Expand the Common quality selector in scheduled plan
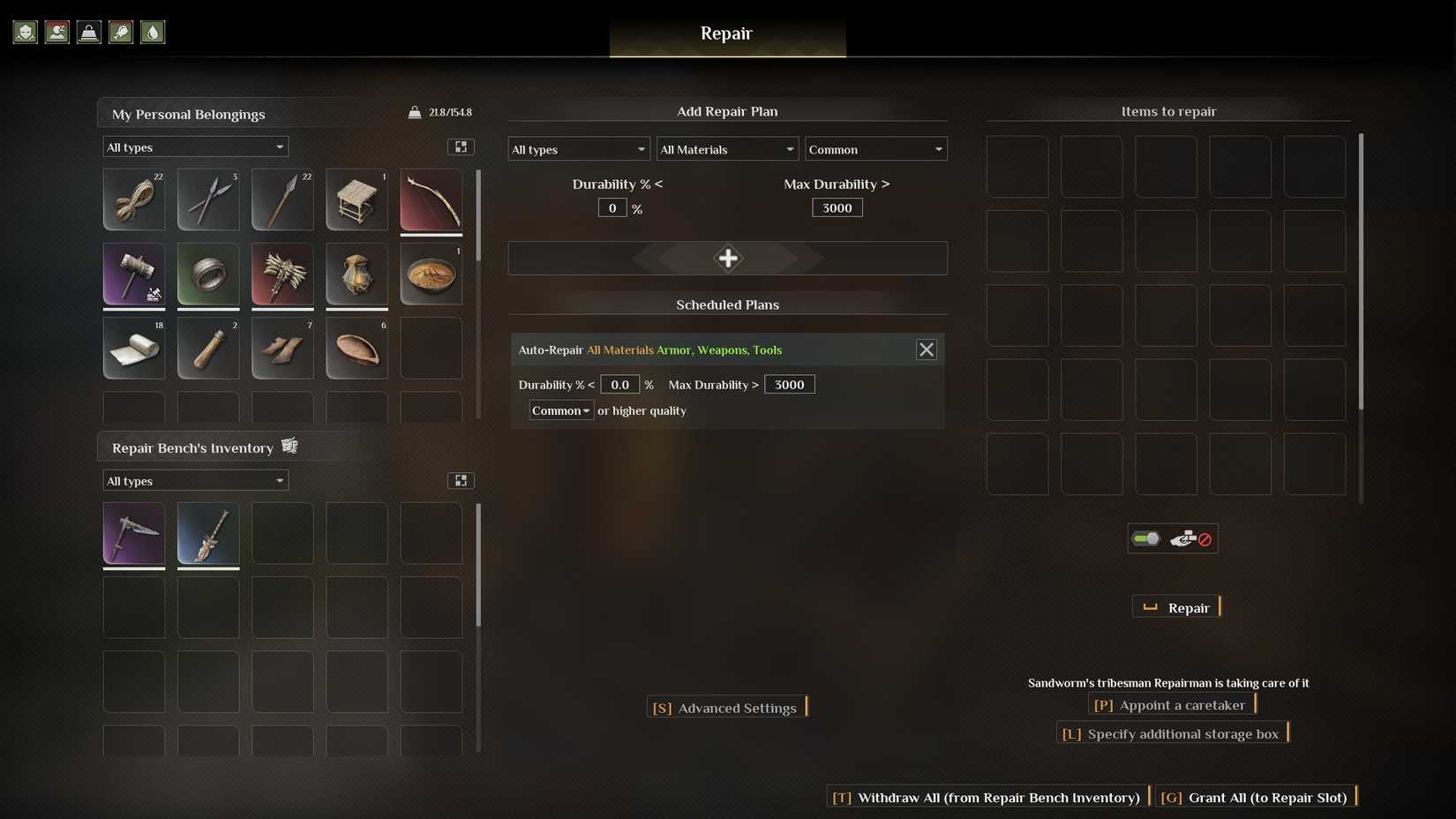1456x819 pixels. tap(560, 410)
